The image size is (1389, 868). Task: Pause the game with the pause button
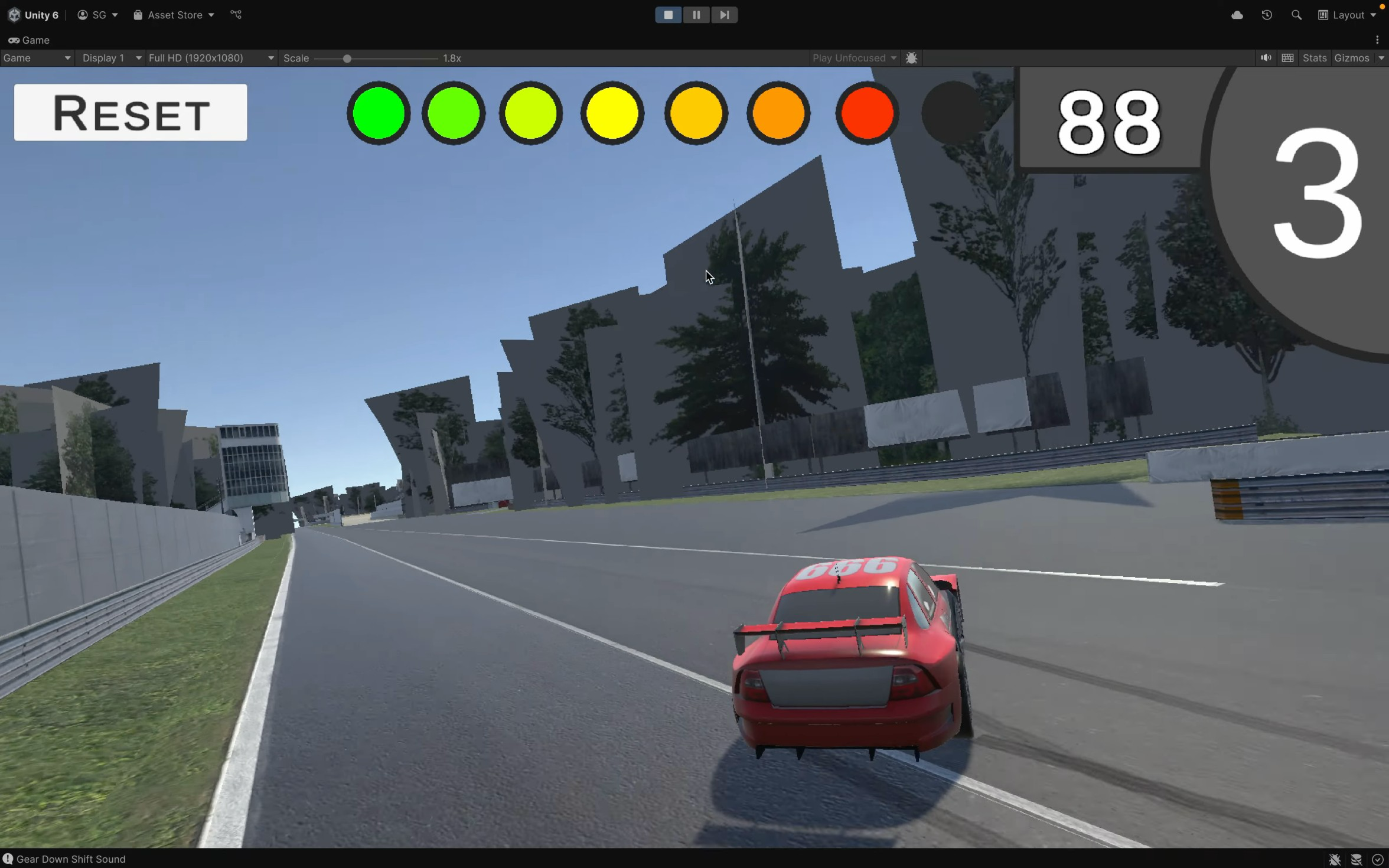(696, 15)
